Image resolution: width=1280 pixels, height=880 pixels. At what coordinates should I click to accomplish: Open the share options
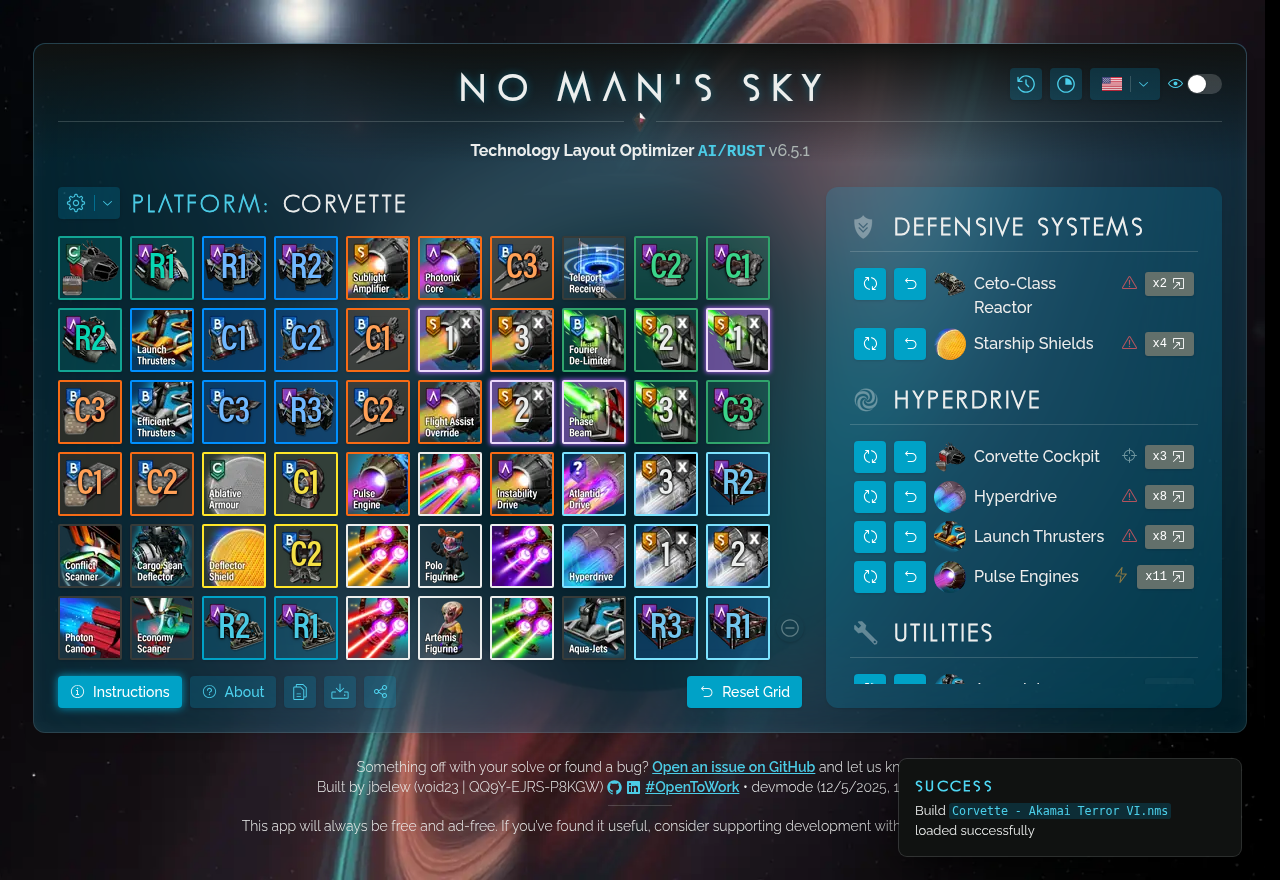(380, 691)
